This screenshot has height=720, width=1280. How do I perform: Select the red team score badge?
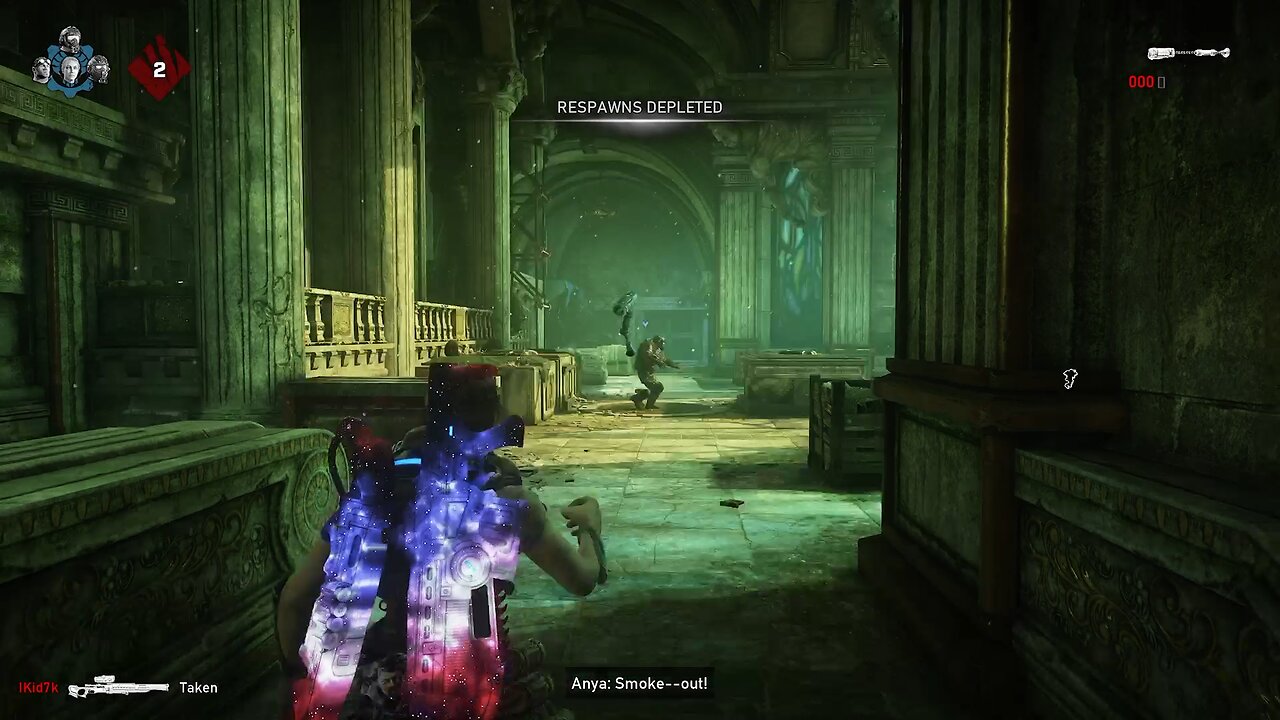159,69
